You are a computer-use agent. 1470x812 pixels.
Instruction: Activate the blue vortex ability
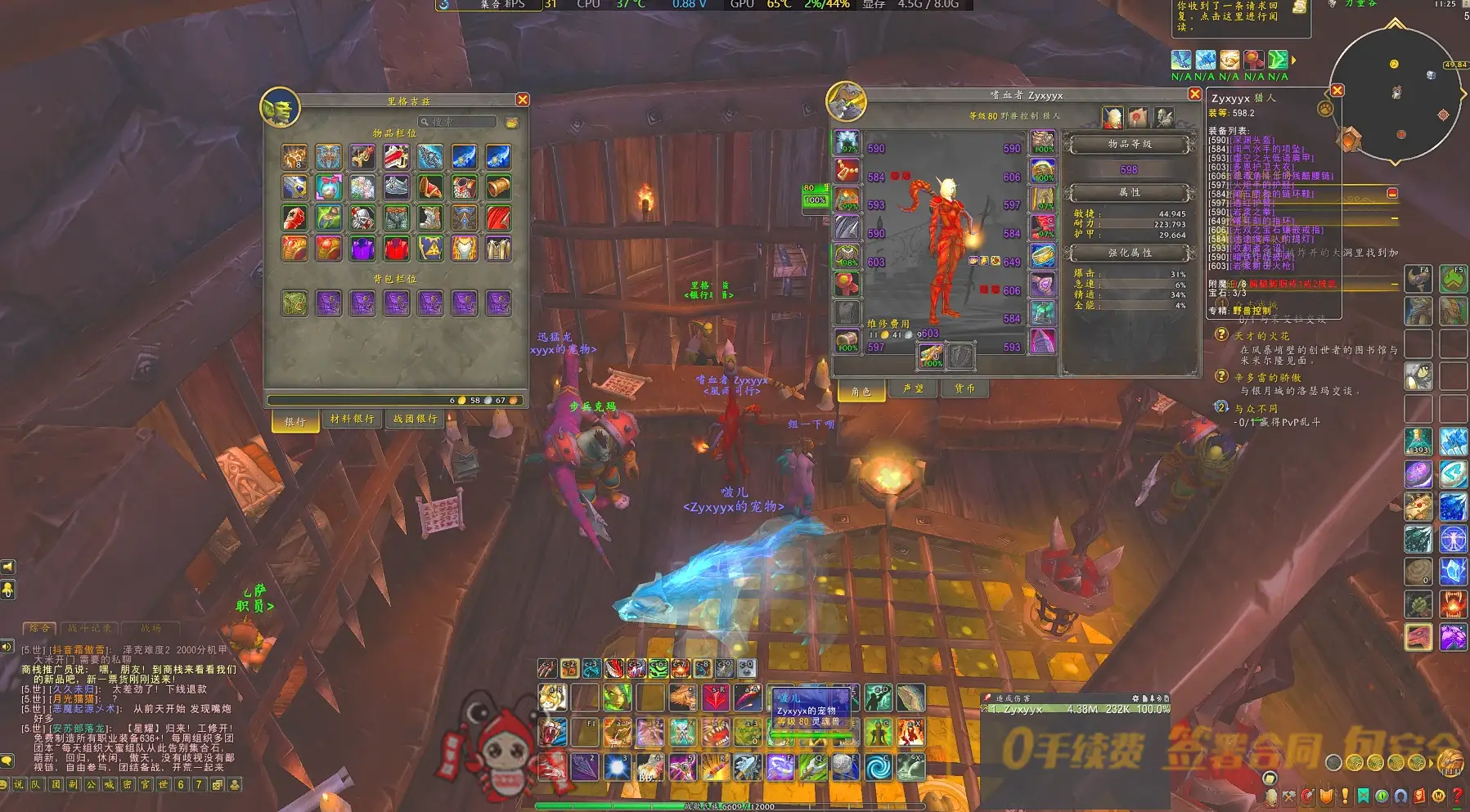tap(878, 767)
